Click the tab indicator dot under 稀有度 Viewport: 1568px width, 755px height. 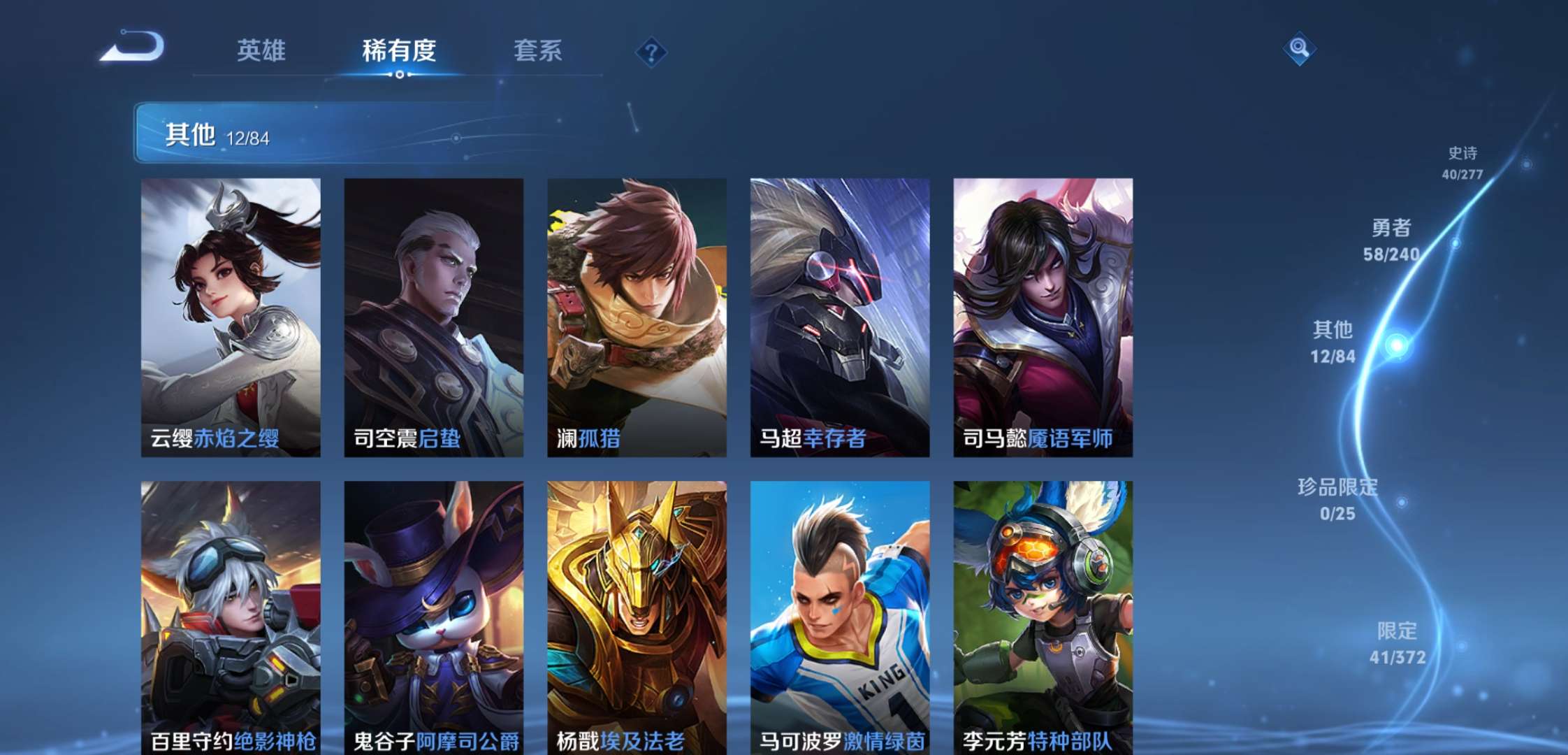click(x=400, y=75)
